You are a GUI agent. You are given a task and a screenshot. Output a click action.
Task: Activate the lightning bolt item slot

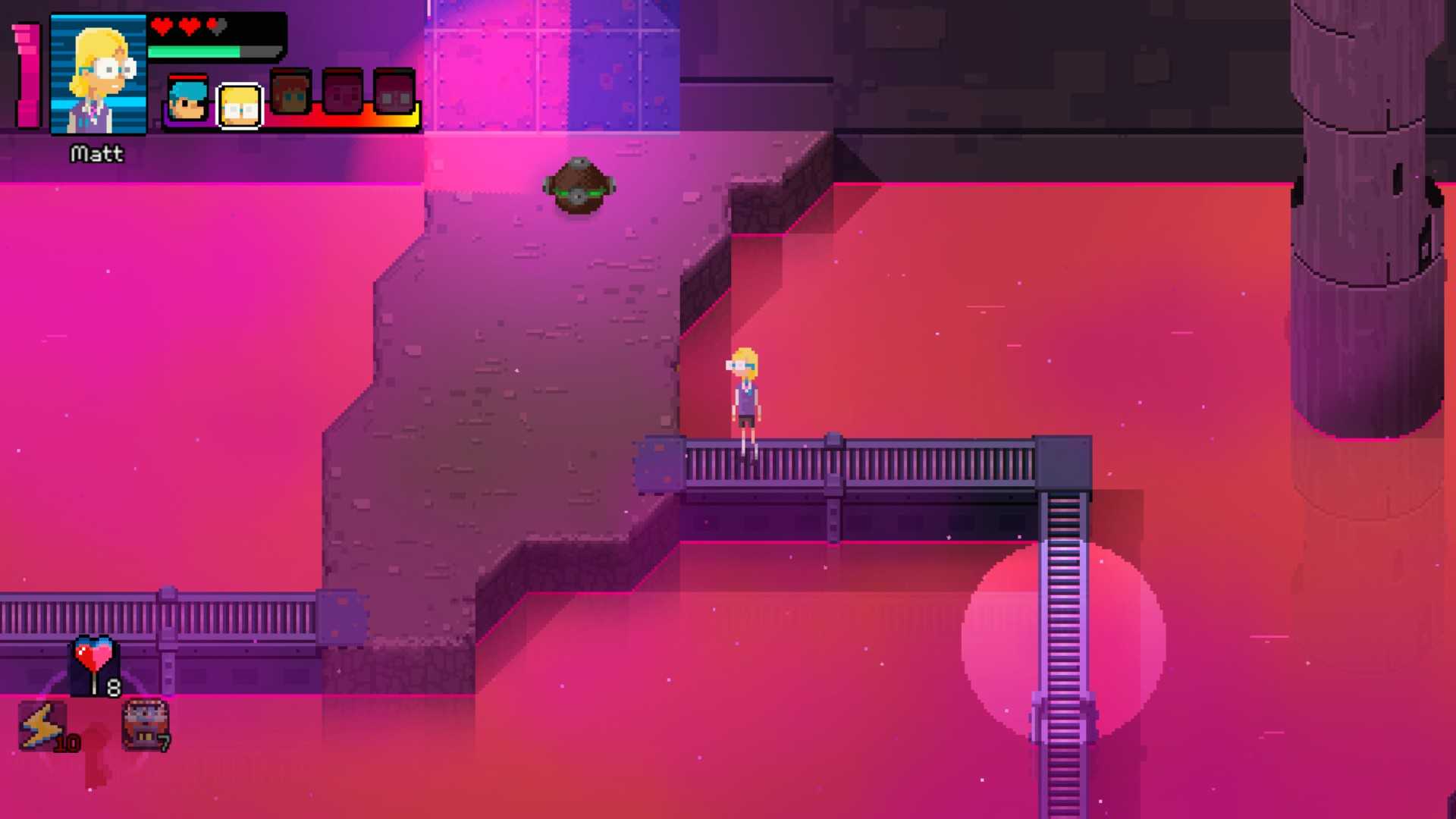pos(43,726)
